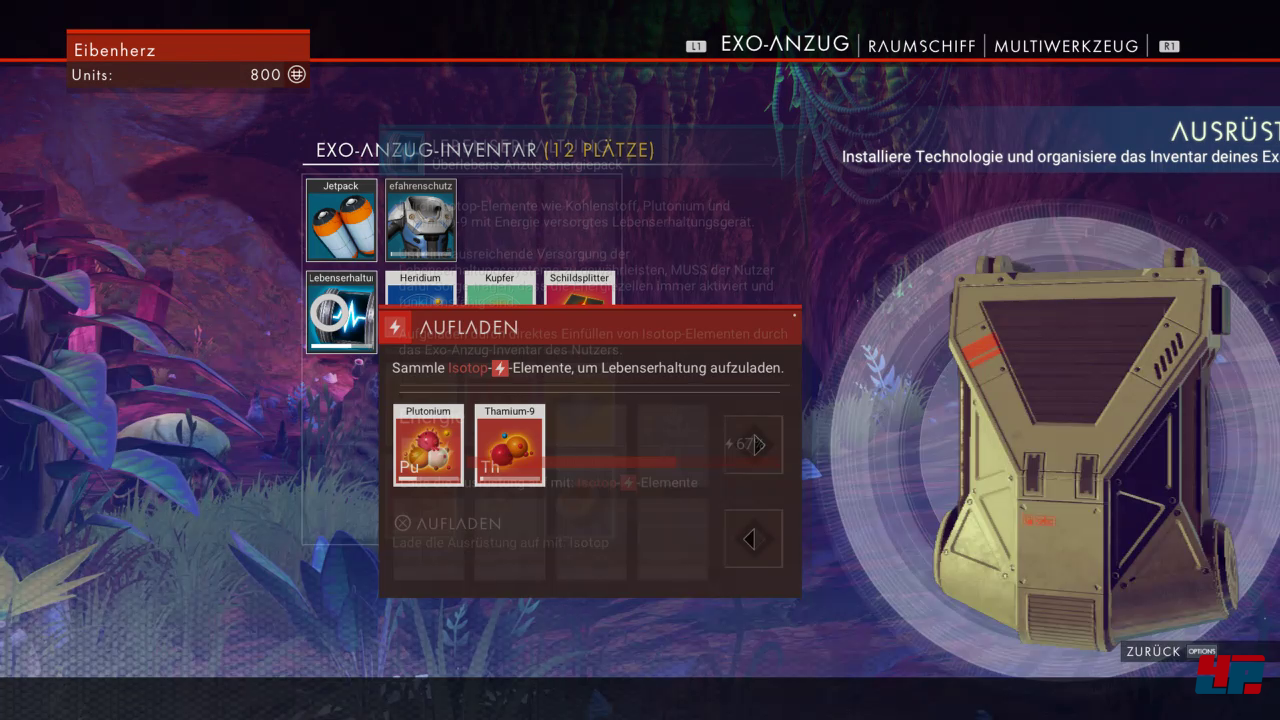The width and height of the screenshot is (1280, 720).
Task: Select the Kupfer resource slot
Action: click(500, 288)
